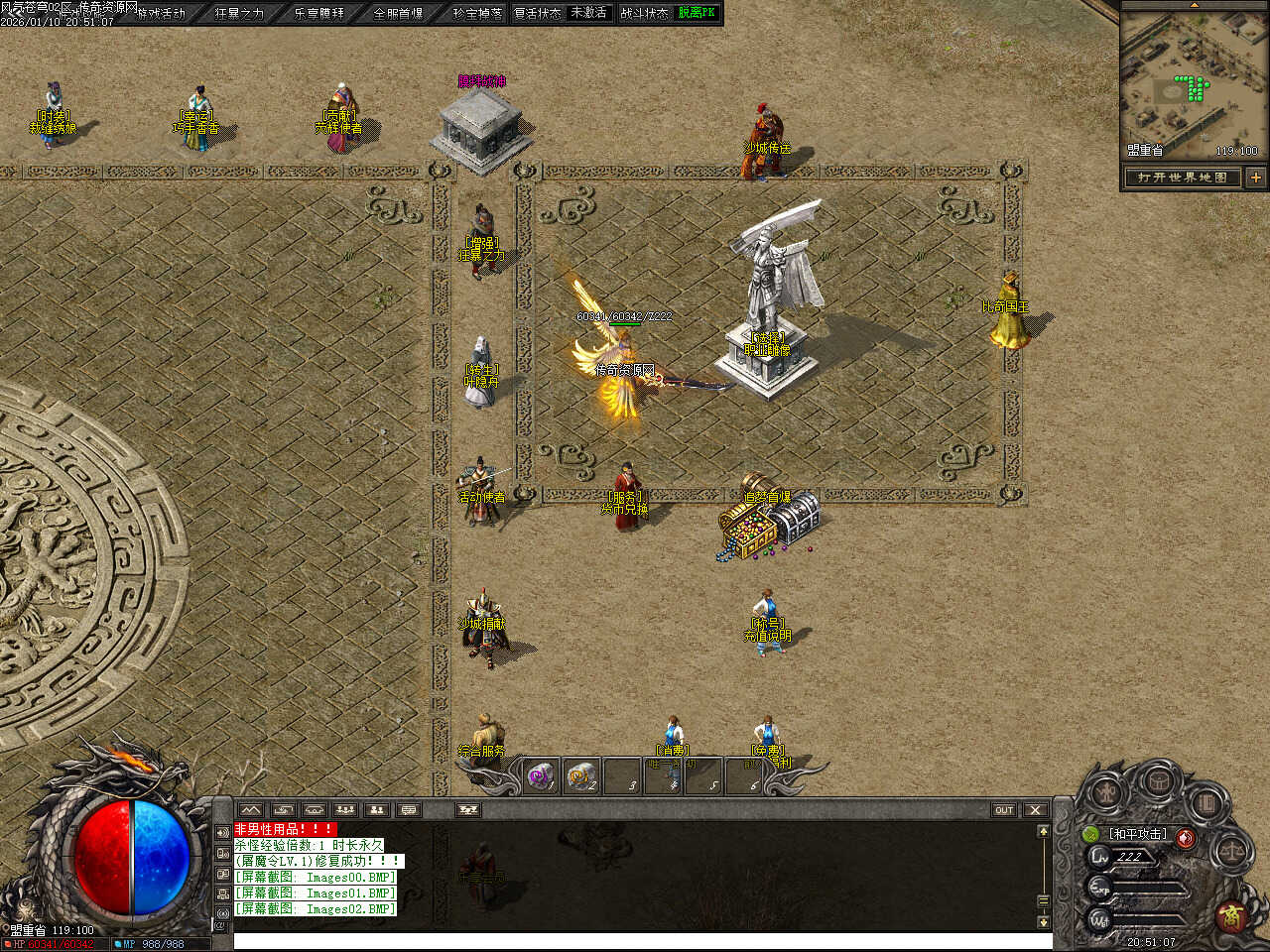
Task: Select the 乐享膜拜 top bar entry
Action: click(x=318, y=13)
